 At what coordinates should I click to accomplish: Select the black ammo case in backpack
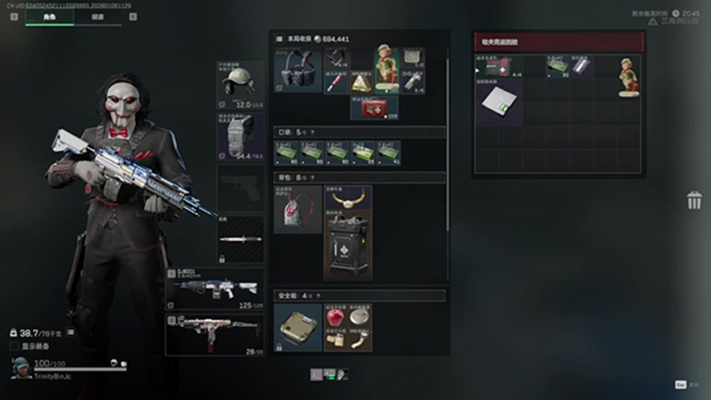pos(347,245)
